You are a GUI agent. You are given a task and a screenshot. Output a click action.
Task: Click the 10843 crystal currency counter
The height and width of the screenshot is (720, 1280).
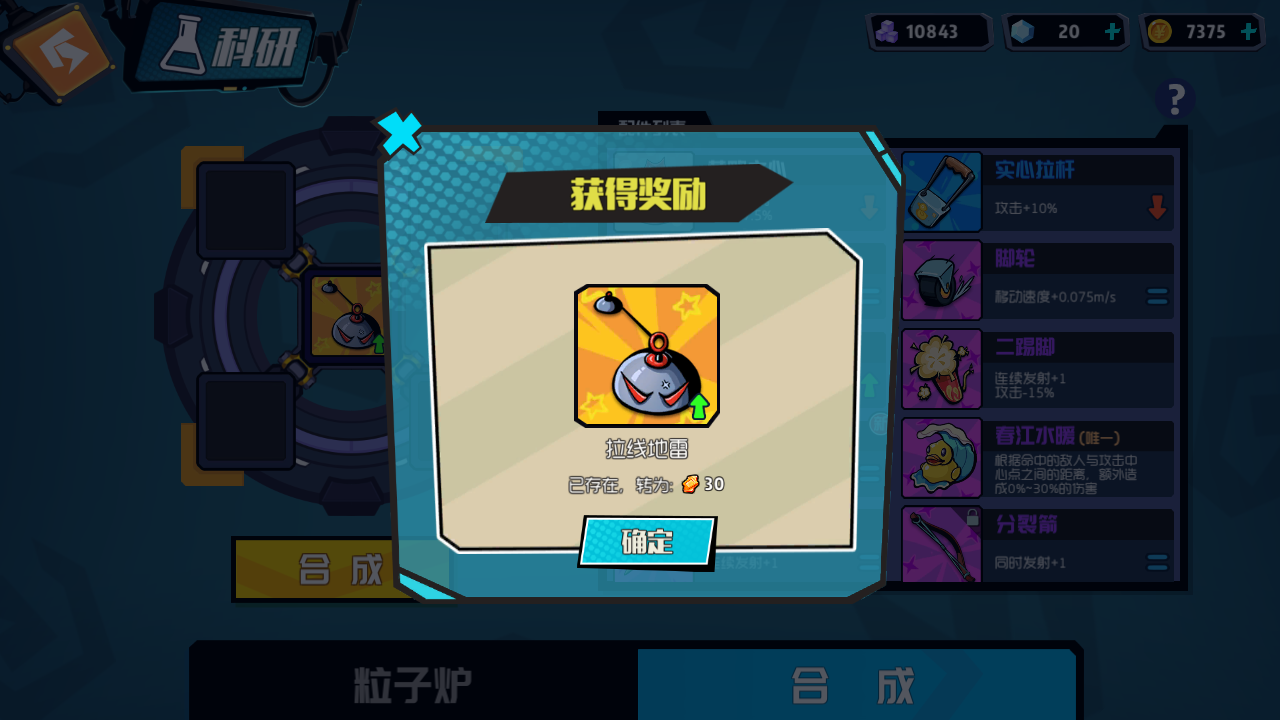coord(928,31)
